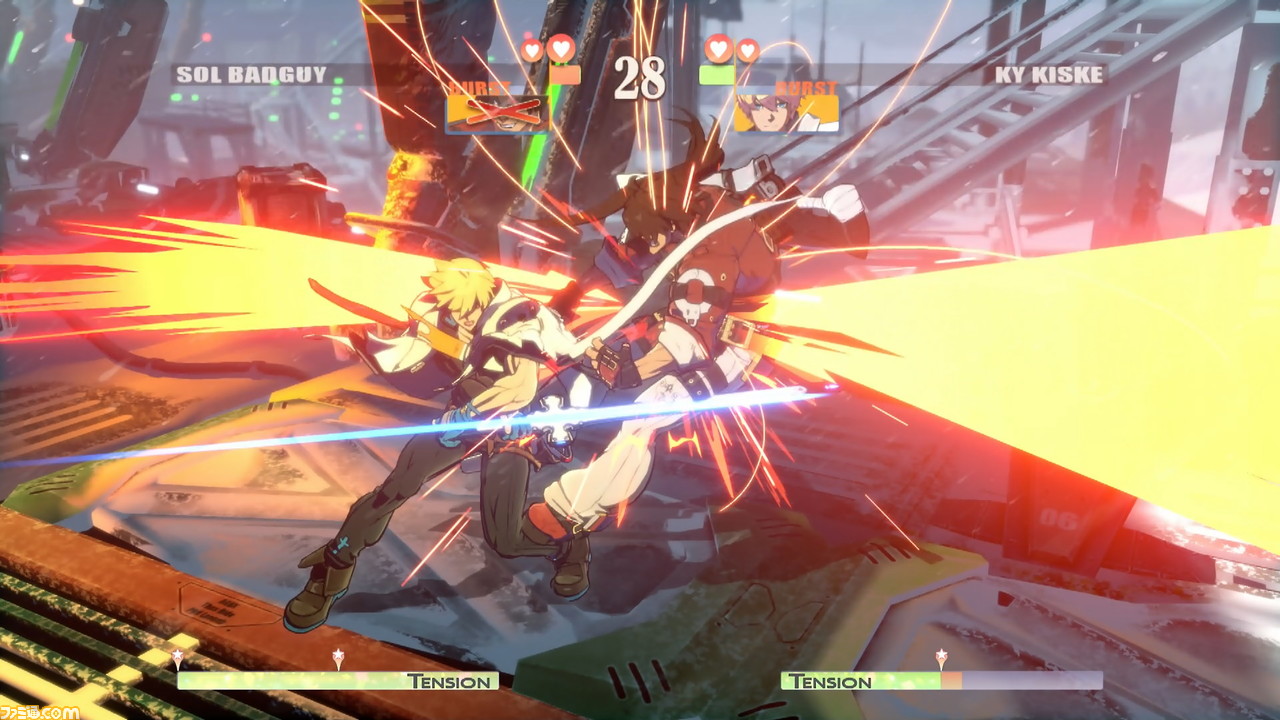
Task: Click Sol Badguy's crossed-out character portrait
Action: (497, 113)
